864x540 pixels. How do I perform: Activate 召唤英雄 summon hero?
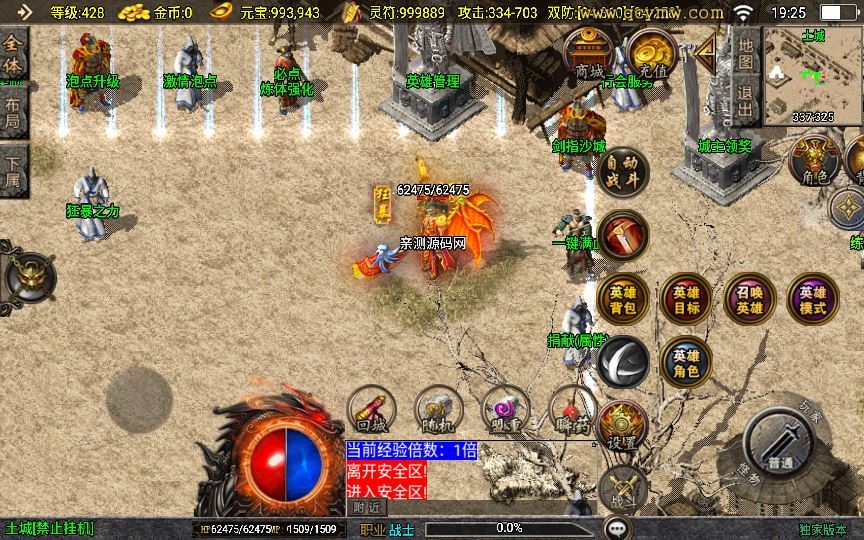[x=750, y=298]
